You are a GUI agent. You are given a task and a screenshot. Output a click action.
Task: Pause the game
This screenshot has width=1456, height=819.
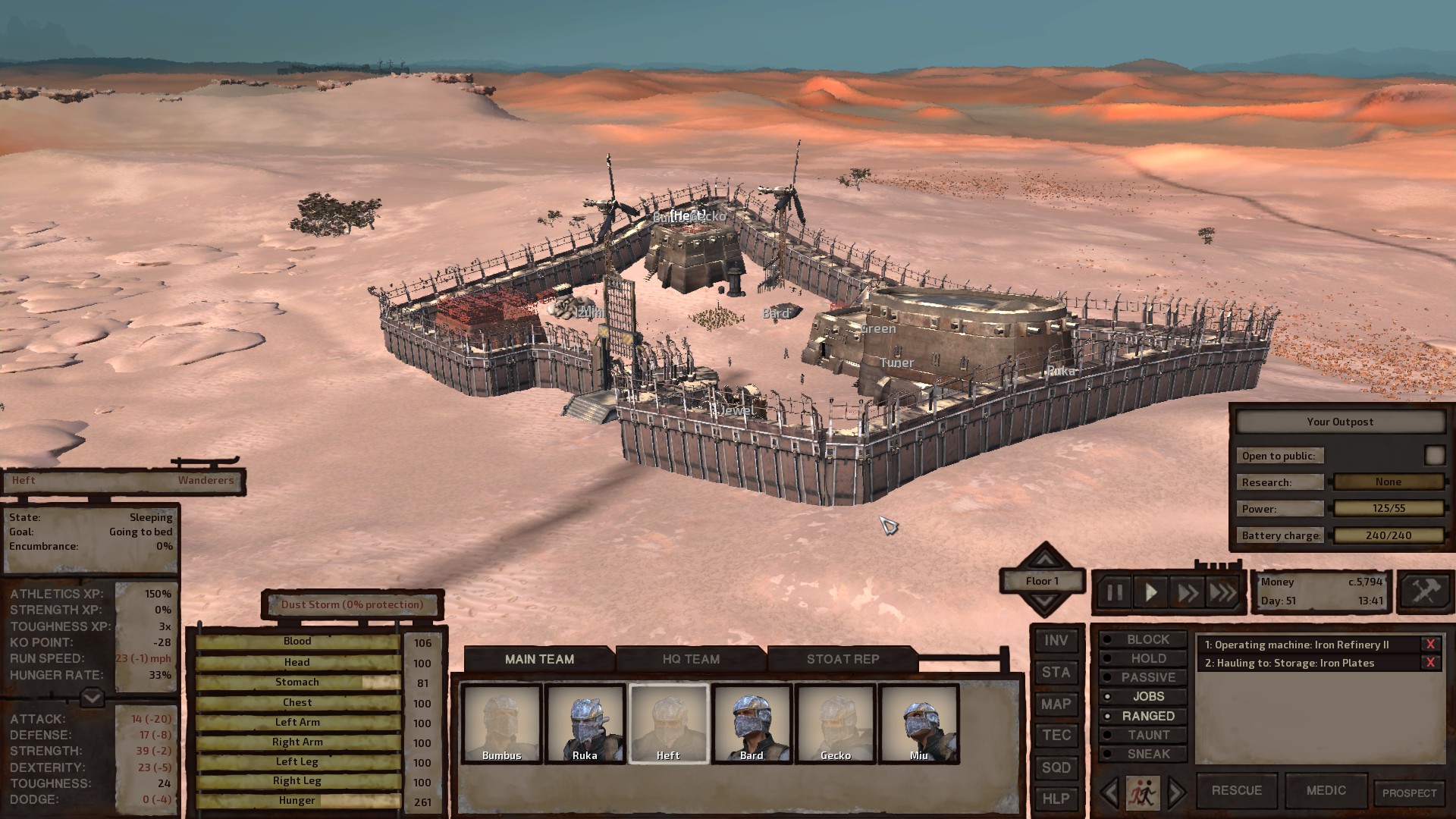coord(1114,592)
